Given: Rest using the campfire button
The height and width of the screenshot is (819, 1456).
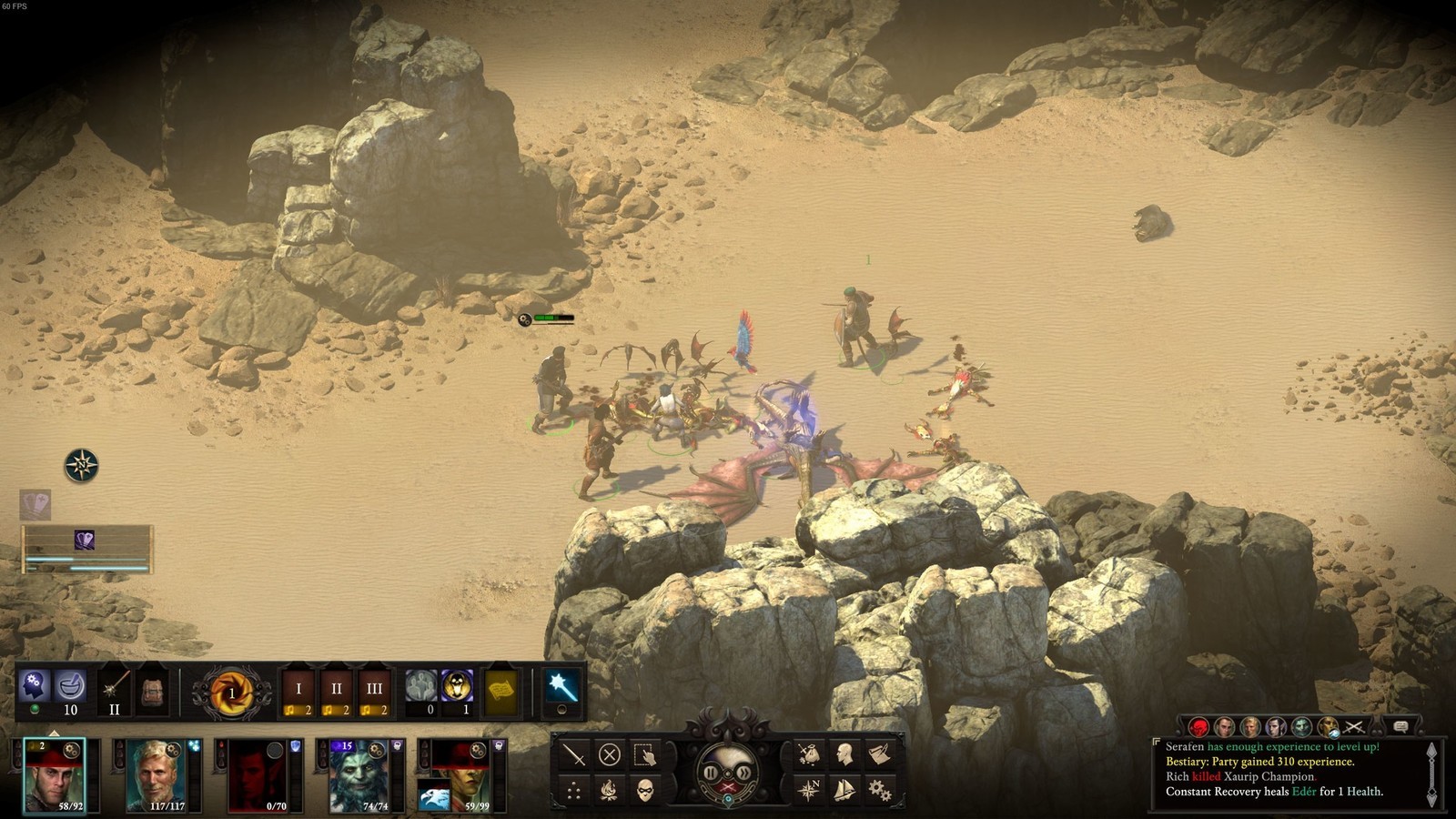Looking at the screenshot, I should click(x=610, y=789).
